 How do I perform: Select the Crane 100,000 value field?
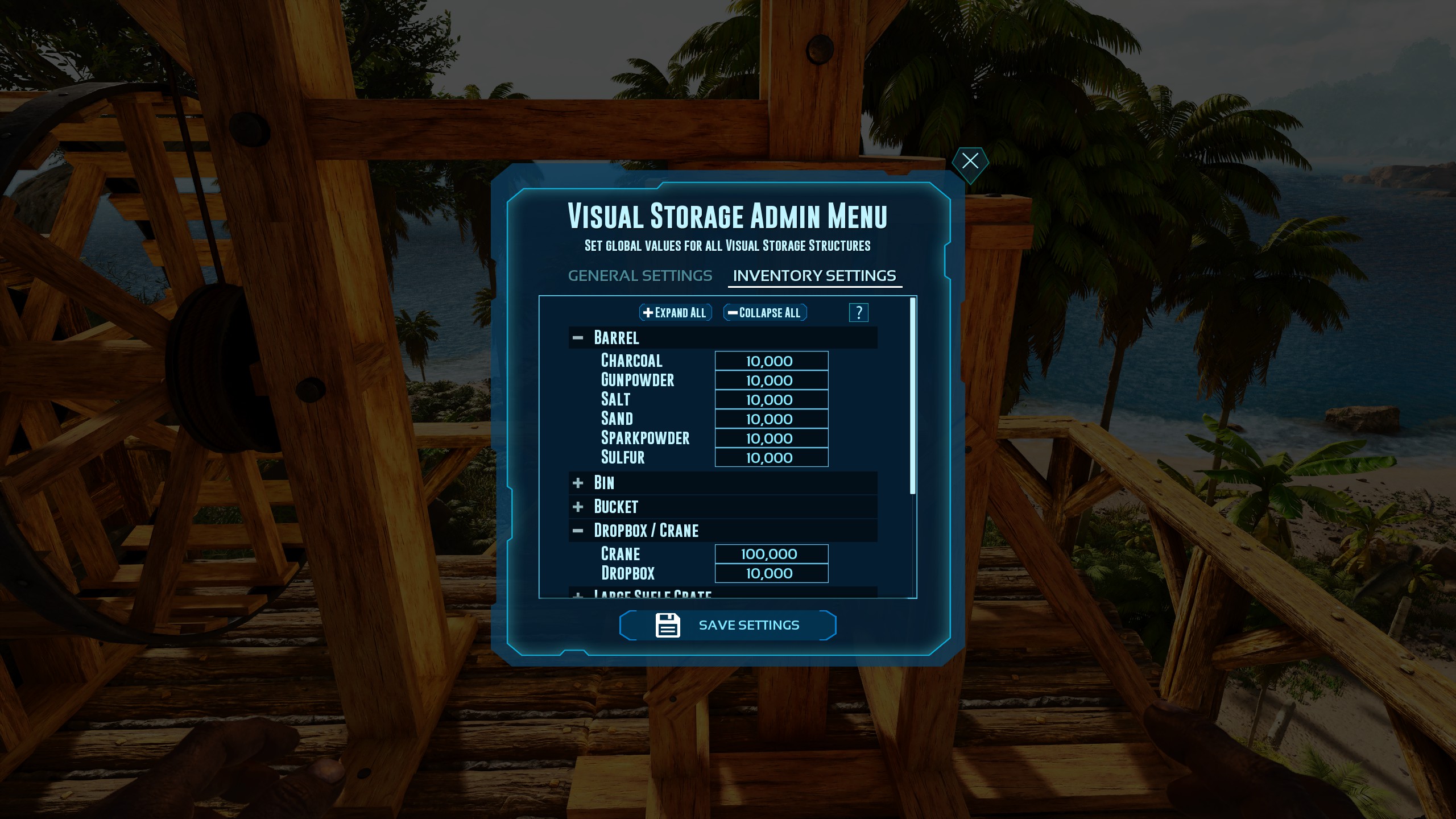[x=771, y=553]
